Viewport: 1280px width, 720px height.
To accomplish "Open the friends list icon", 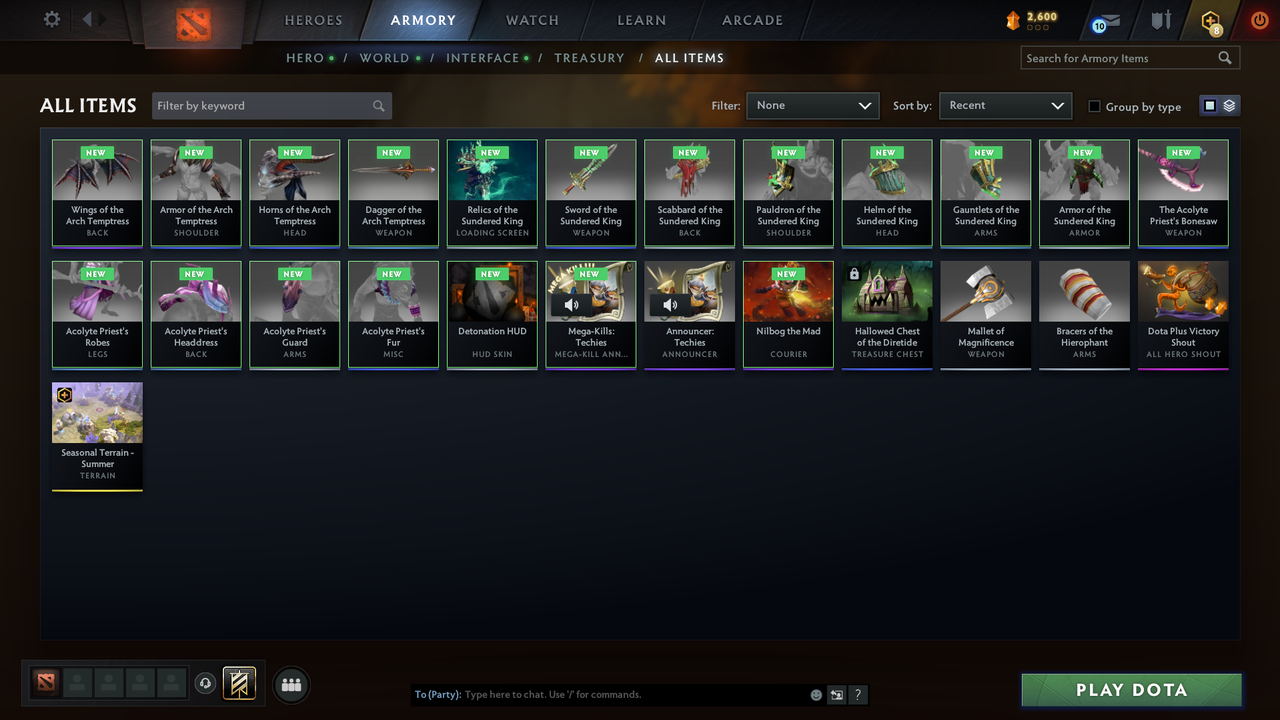I will 290,684.
